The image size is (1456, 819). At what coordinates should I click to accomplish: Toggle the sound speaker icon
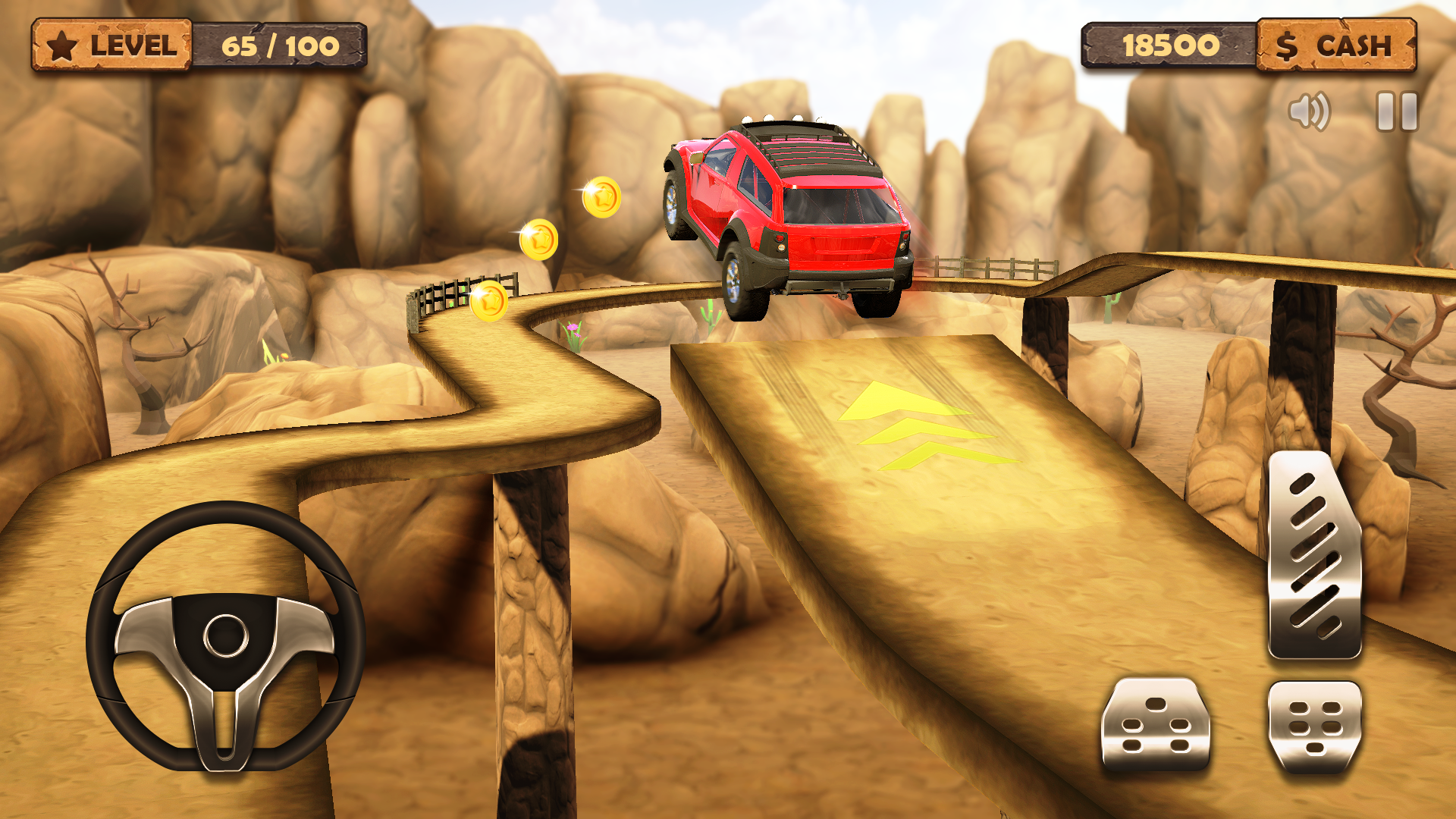point(1309,111)
